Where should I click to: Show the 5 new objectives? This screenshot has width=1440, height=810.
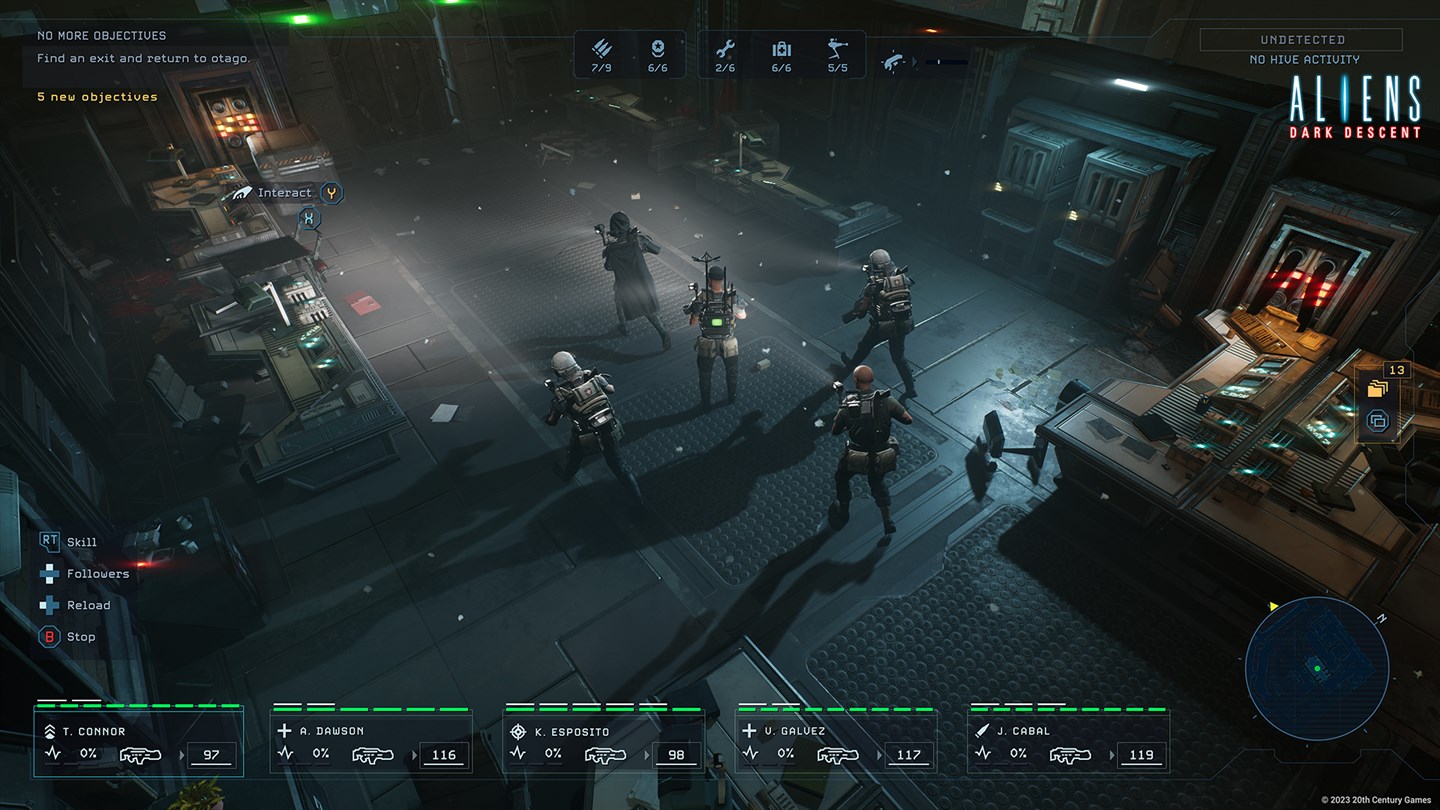coord(97,97)
